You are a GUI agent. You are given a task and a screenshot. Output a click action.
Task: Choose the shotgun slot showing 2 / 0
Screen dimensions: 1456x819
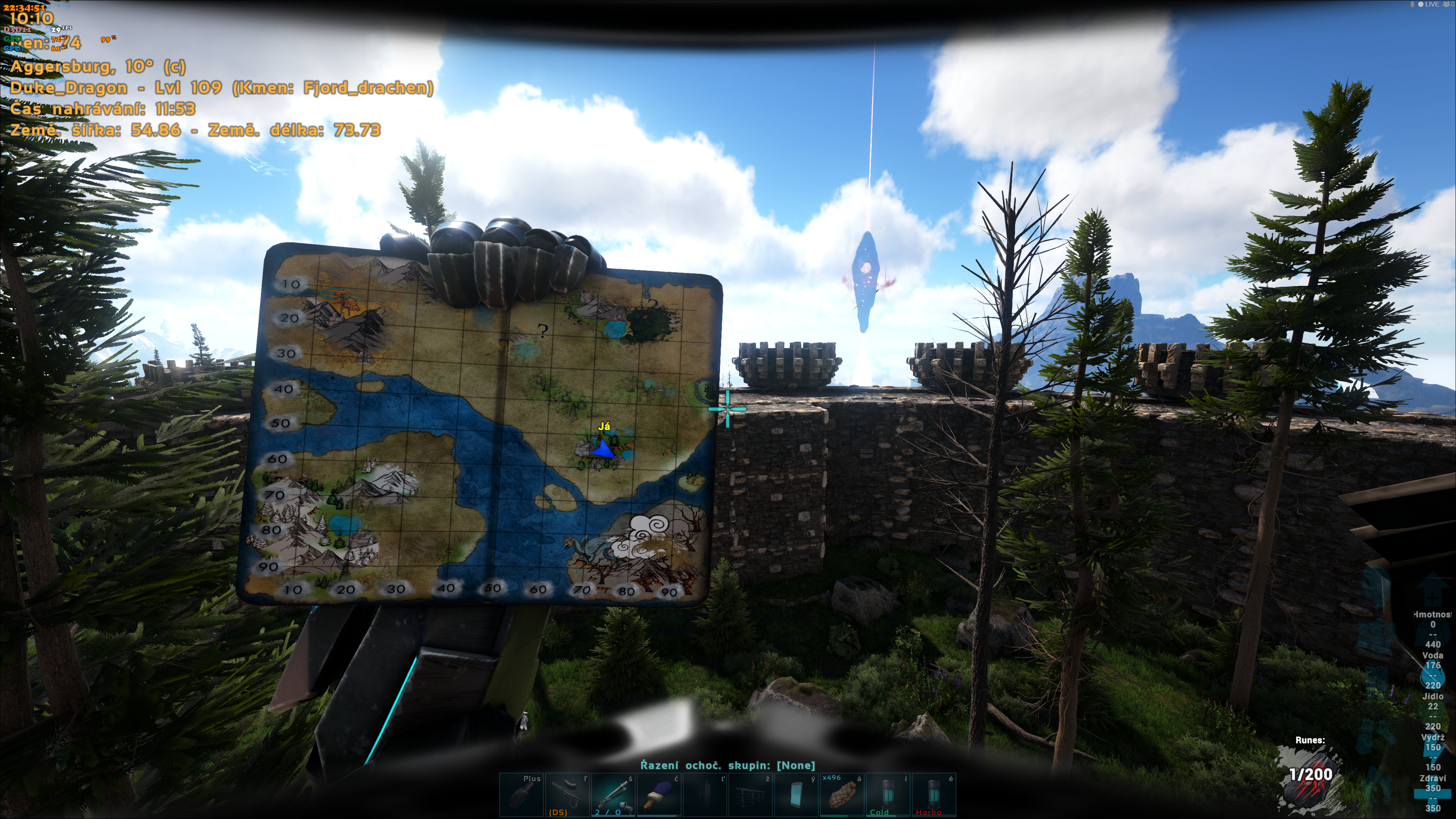point(613,795)
